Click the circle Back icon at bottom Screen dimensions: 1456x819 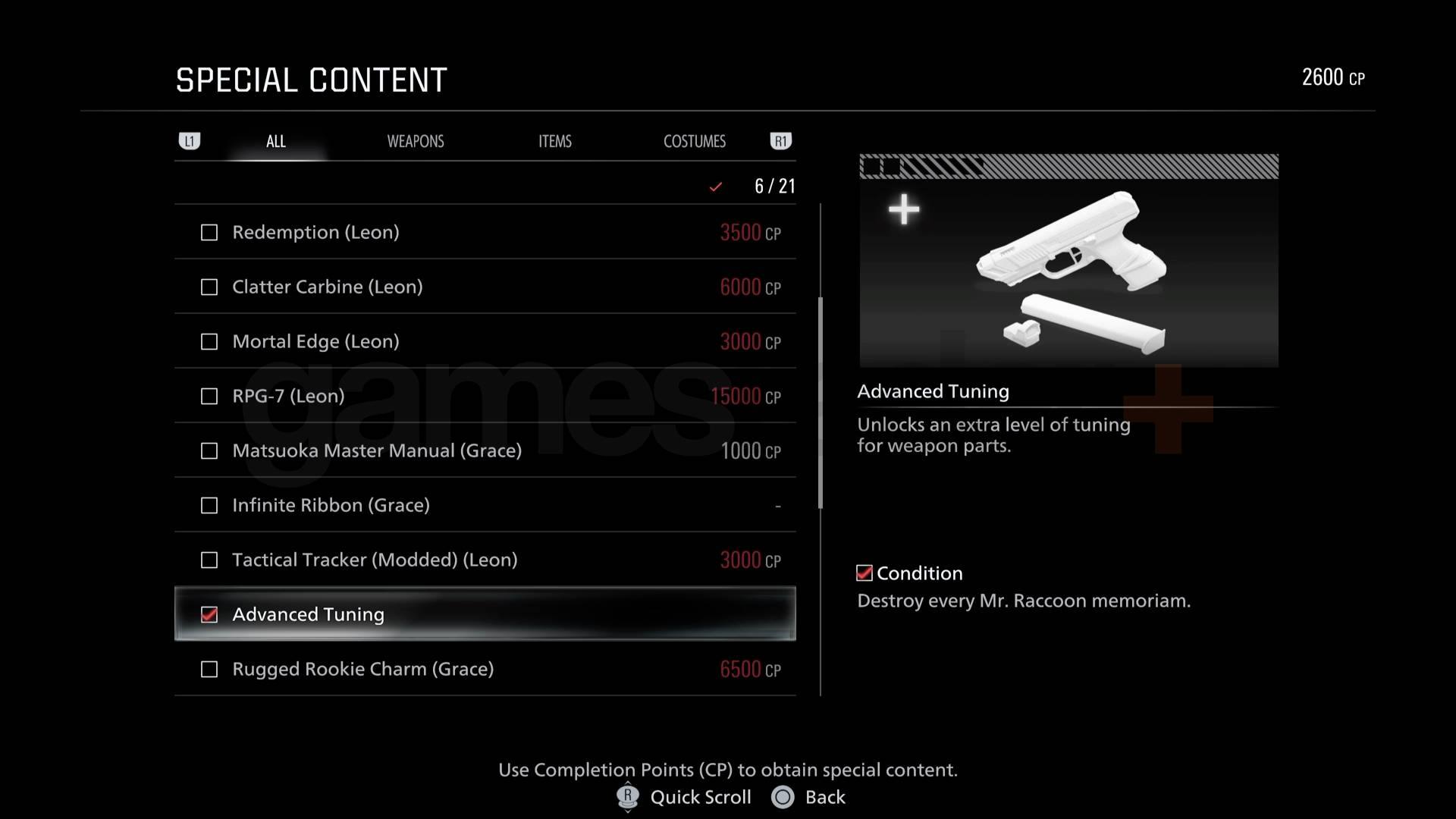pyautogui.click(x=783, y=797)
